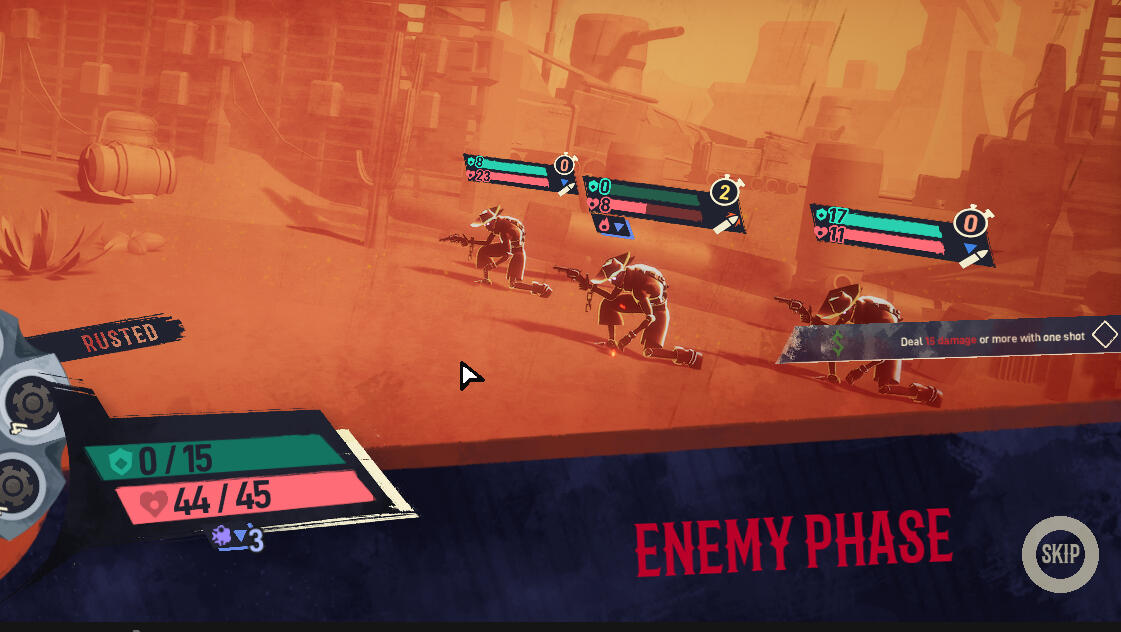Screen dimensions: 1121x632
Task: Click the RUSTED revolver label
Action: coord(120,336)
